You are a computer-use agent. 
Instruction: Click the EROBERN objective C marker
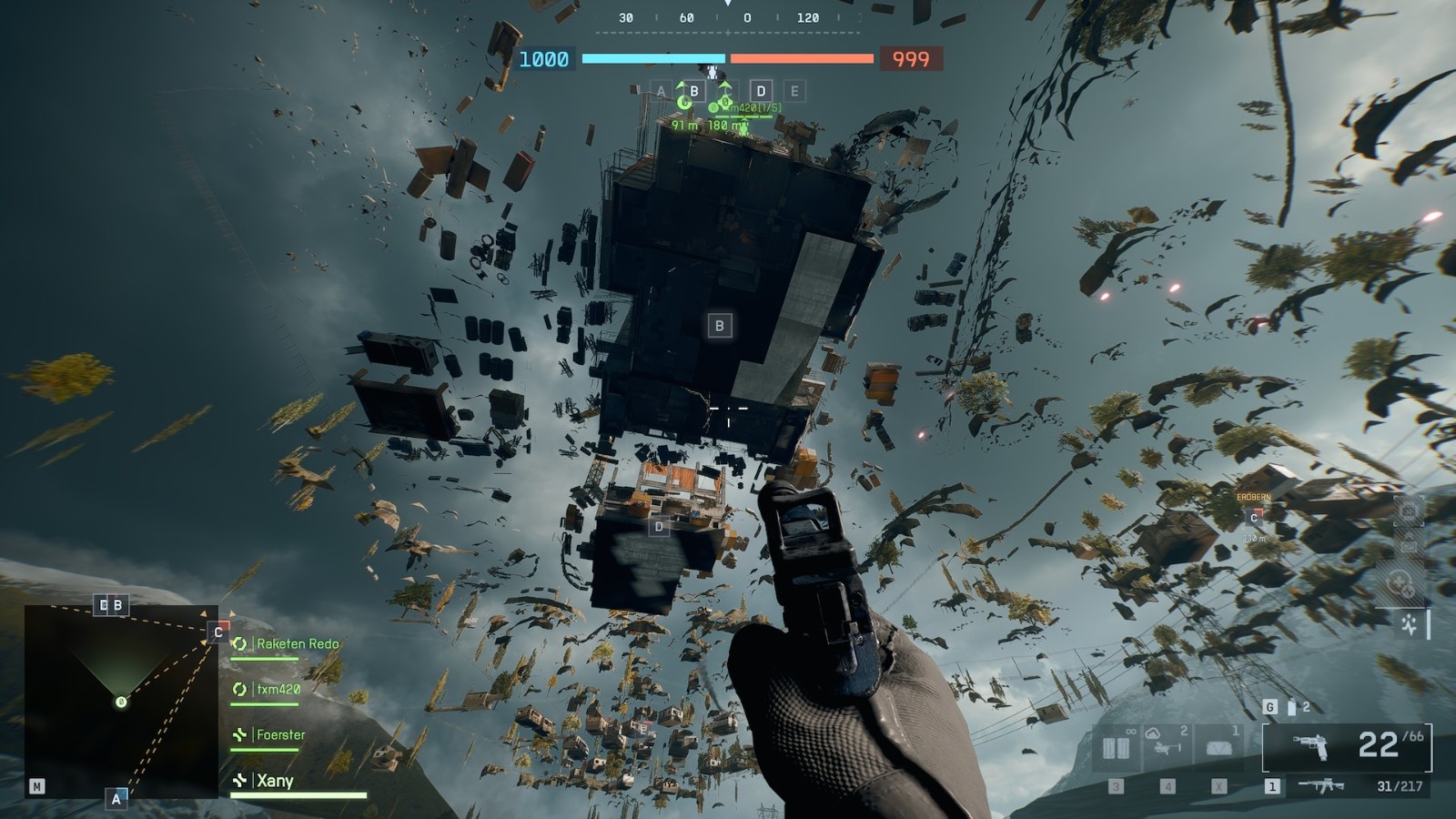[x=1254, y=517]
